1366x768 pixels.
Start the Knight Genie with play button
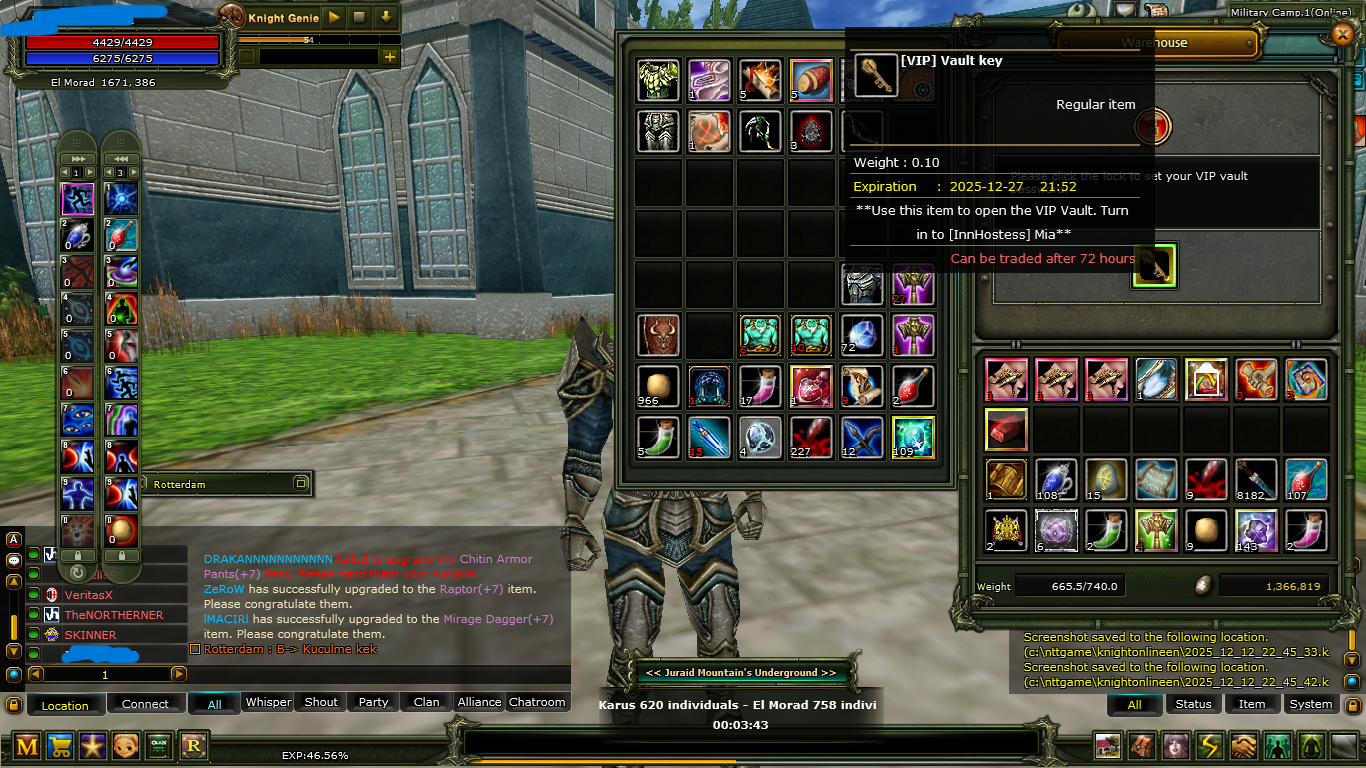[334, 17]
